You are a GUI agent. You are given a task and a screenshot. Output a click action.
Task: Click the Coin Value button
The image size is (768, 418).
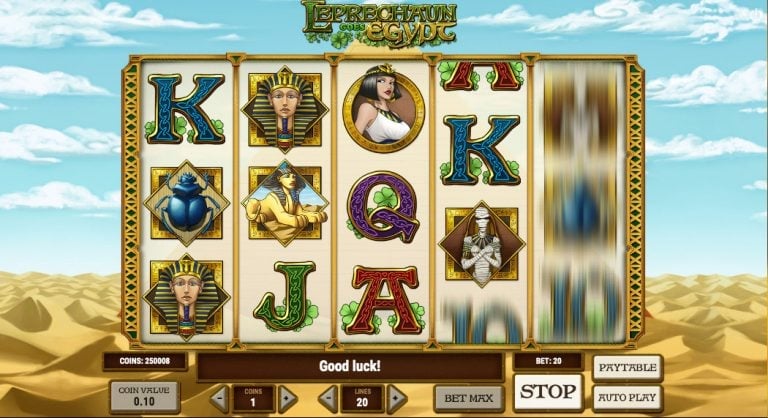coord(147,396)
